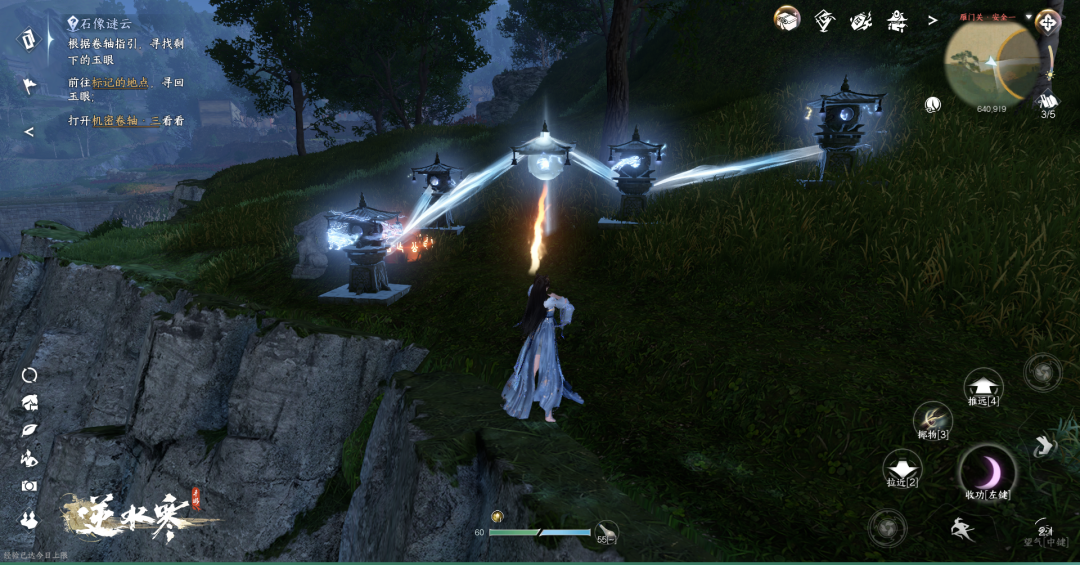Tap the dodge arrow icon
The image size is (1080, 565).
point(1044,446)
